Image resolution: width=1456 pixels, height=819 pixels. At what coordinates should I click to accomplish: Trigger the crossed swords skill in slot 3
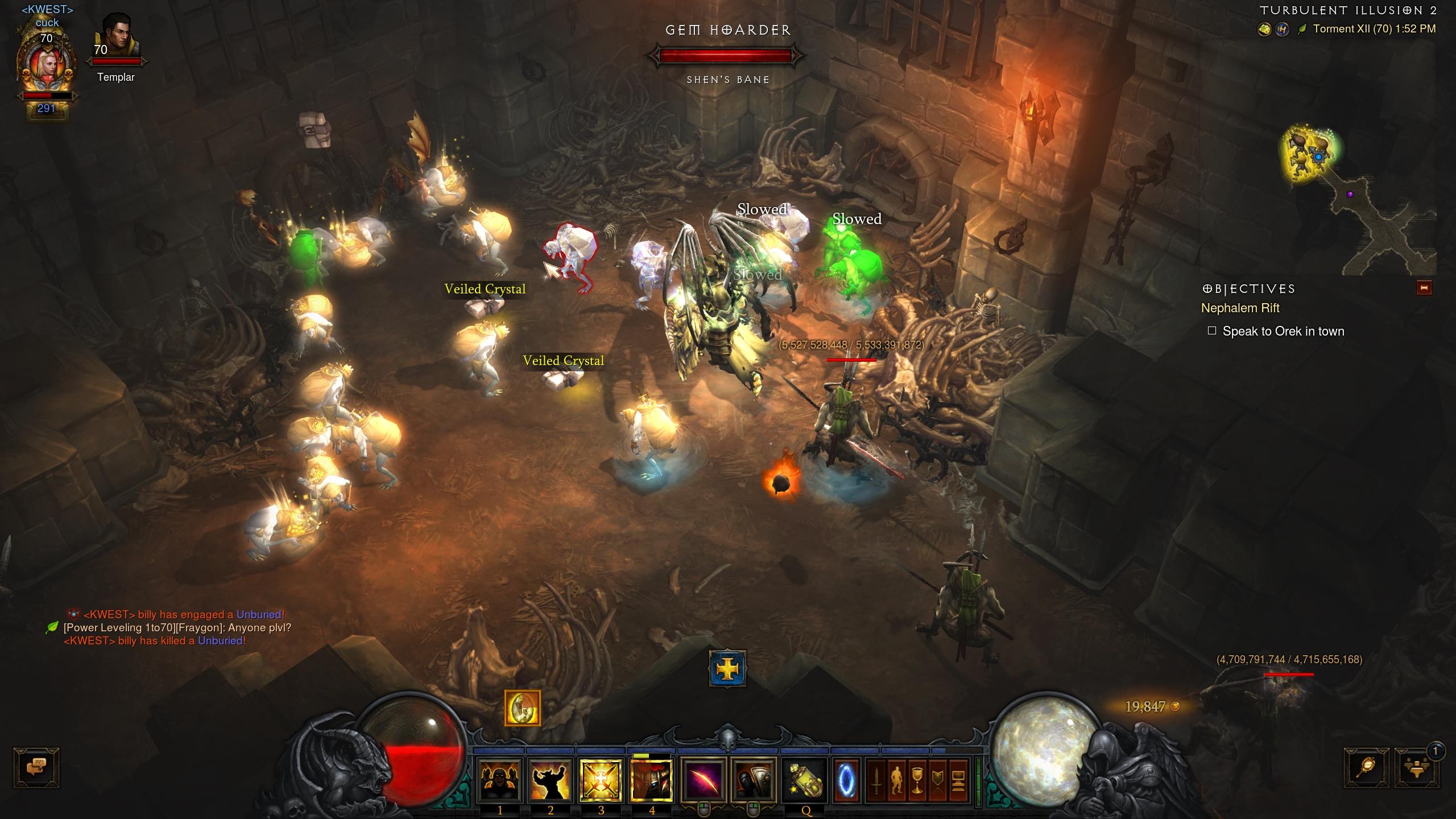(601, 780)
